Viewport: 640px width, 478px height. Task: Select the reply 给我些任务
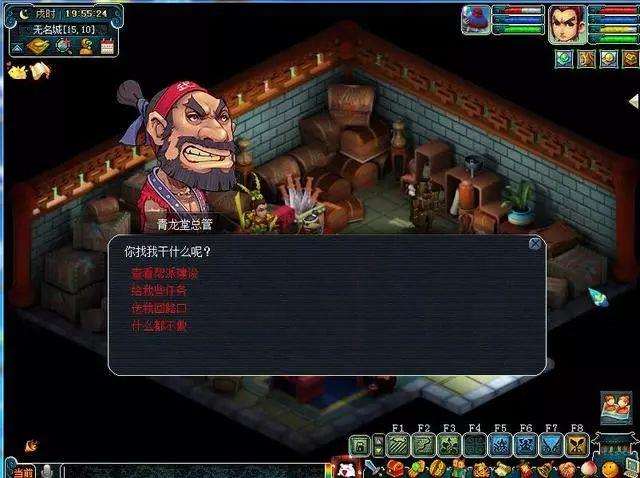[158, 290]
